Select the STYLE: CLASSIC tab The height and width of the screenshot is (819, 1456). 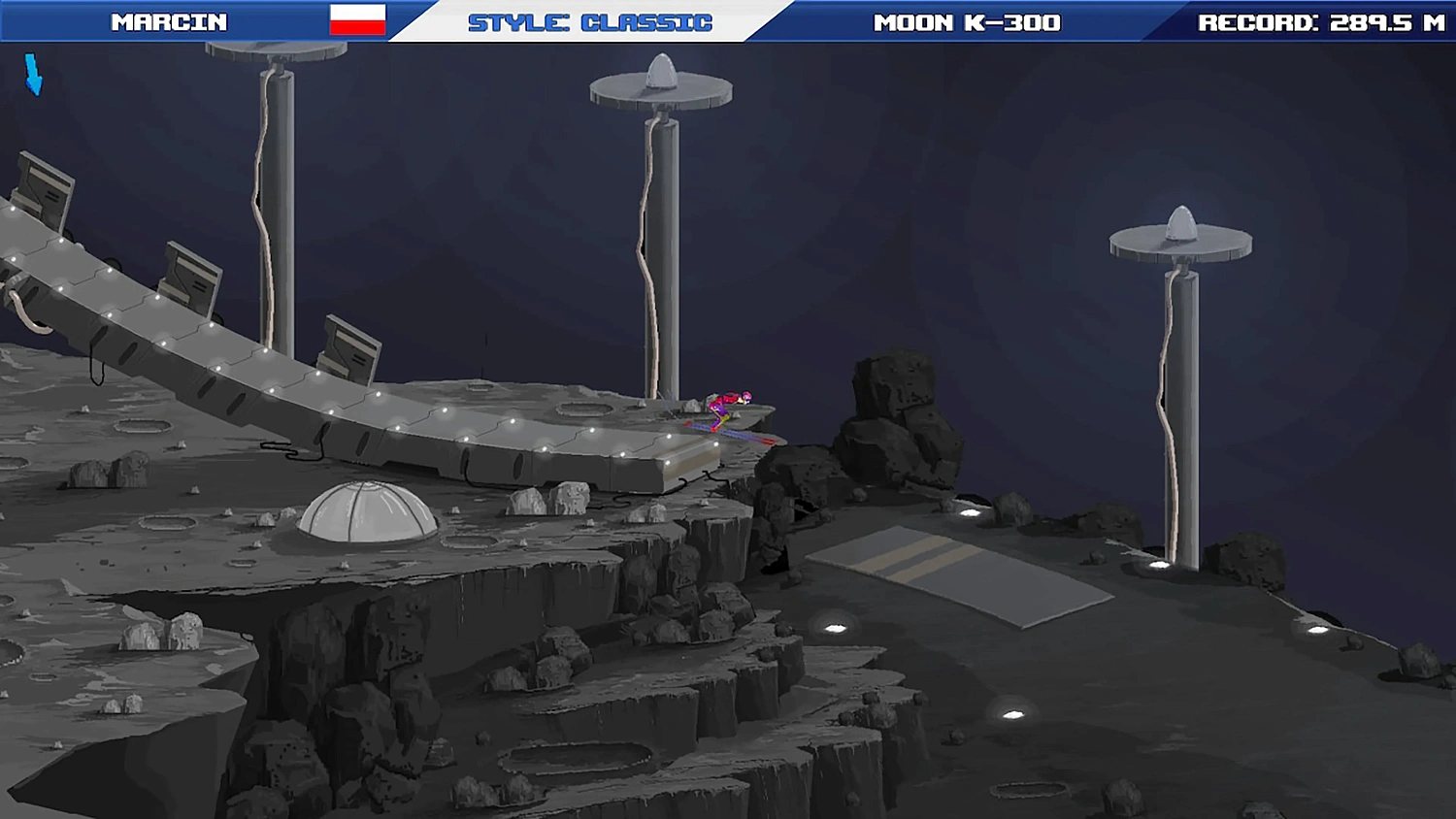587,19
